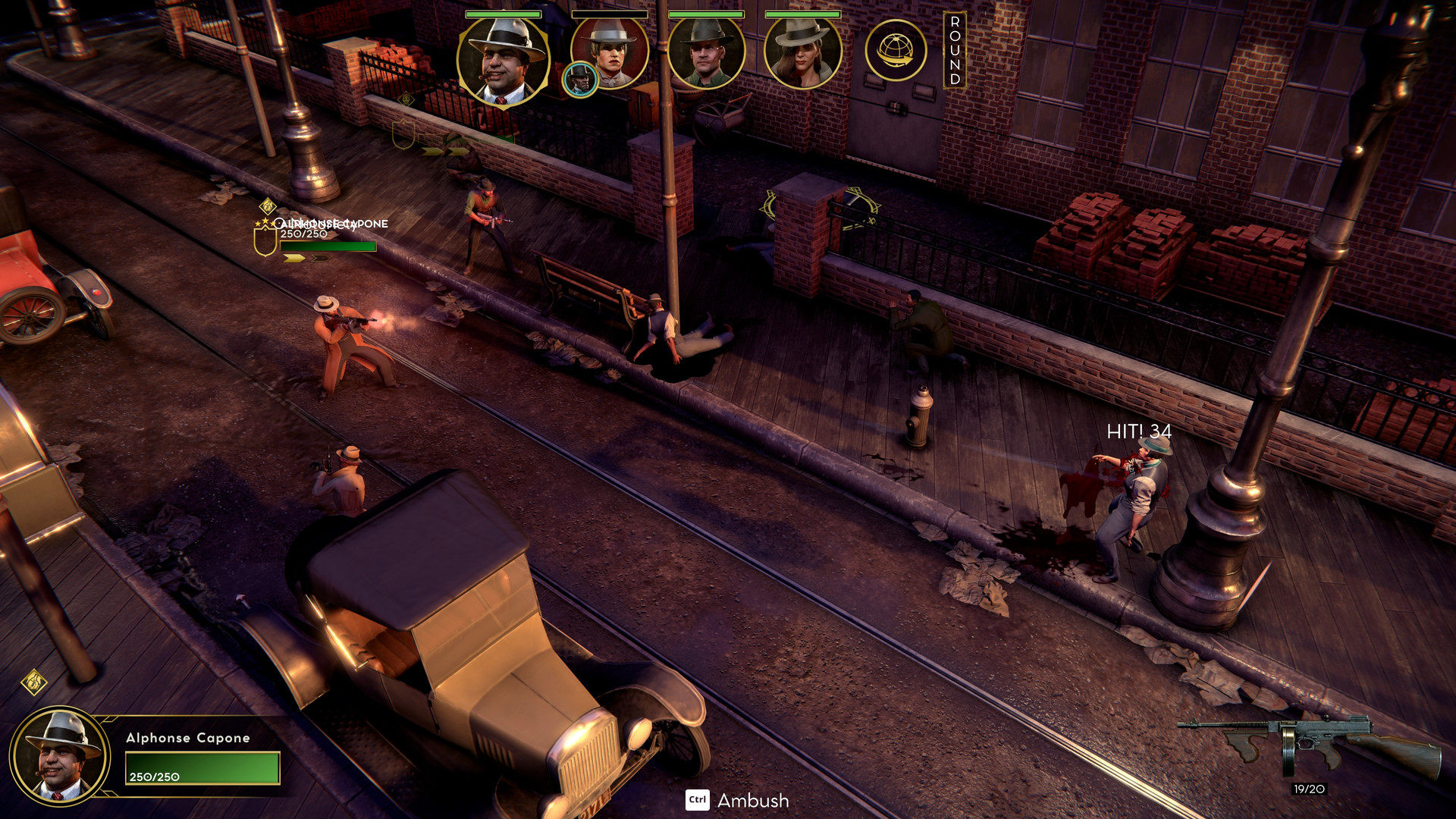Activate the globe round icon
The width and height of the screenshot is (1456, 819).
tap(896, 51)
